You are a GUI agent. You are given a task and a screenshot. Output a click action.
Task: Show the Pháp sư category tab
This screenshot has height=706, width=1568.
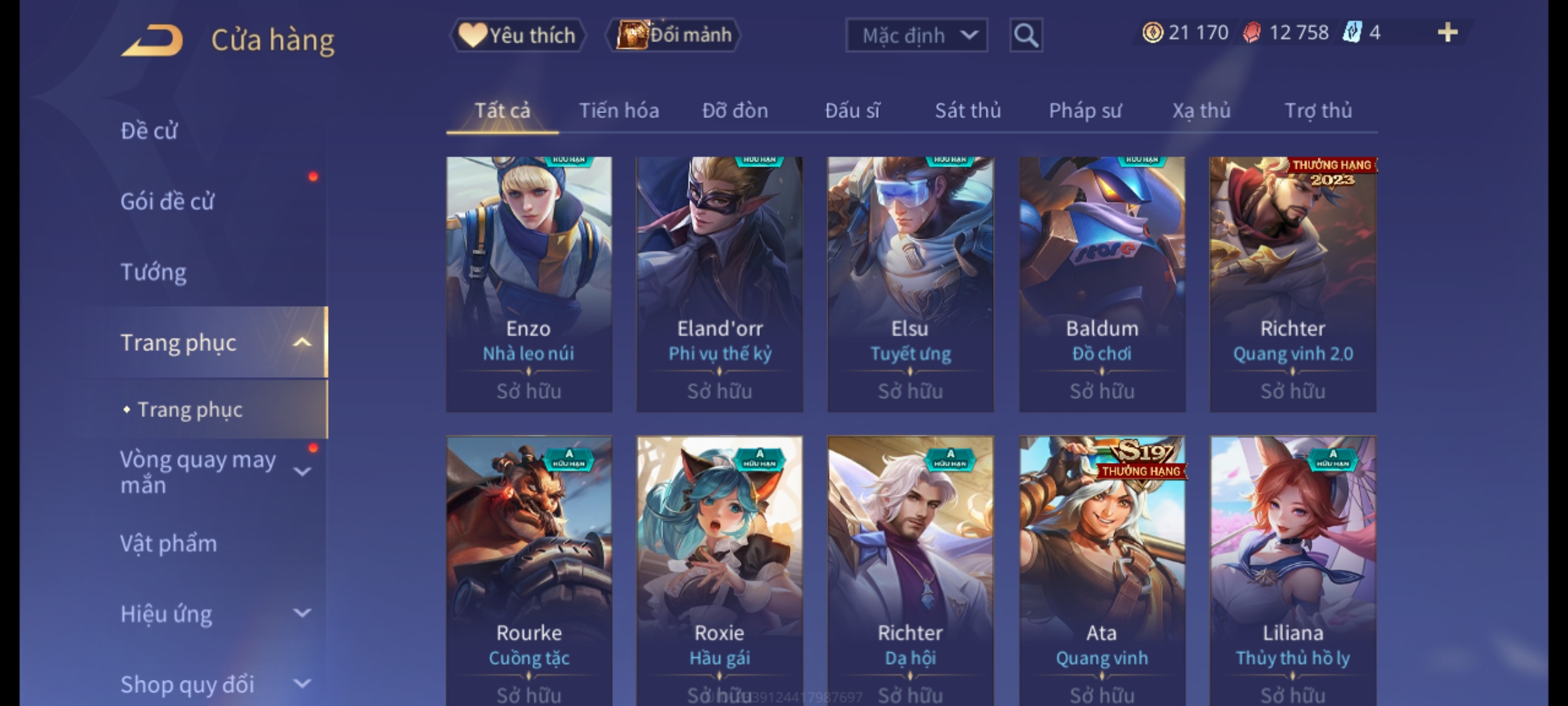[x=1085, y=110]
